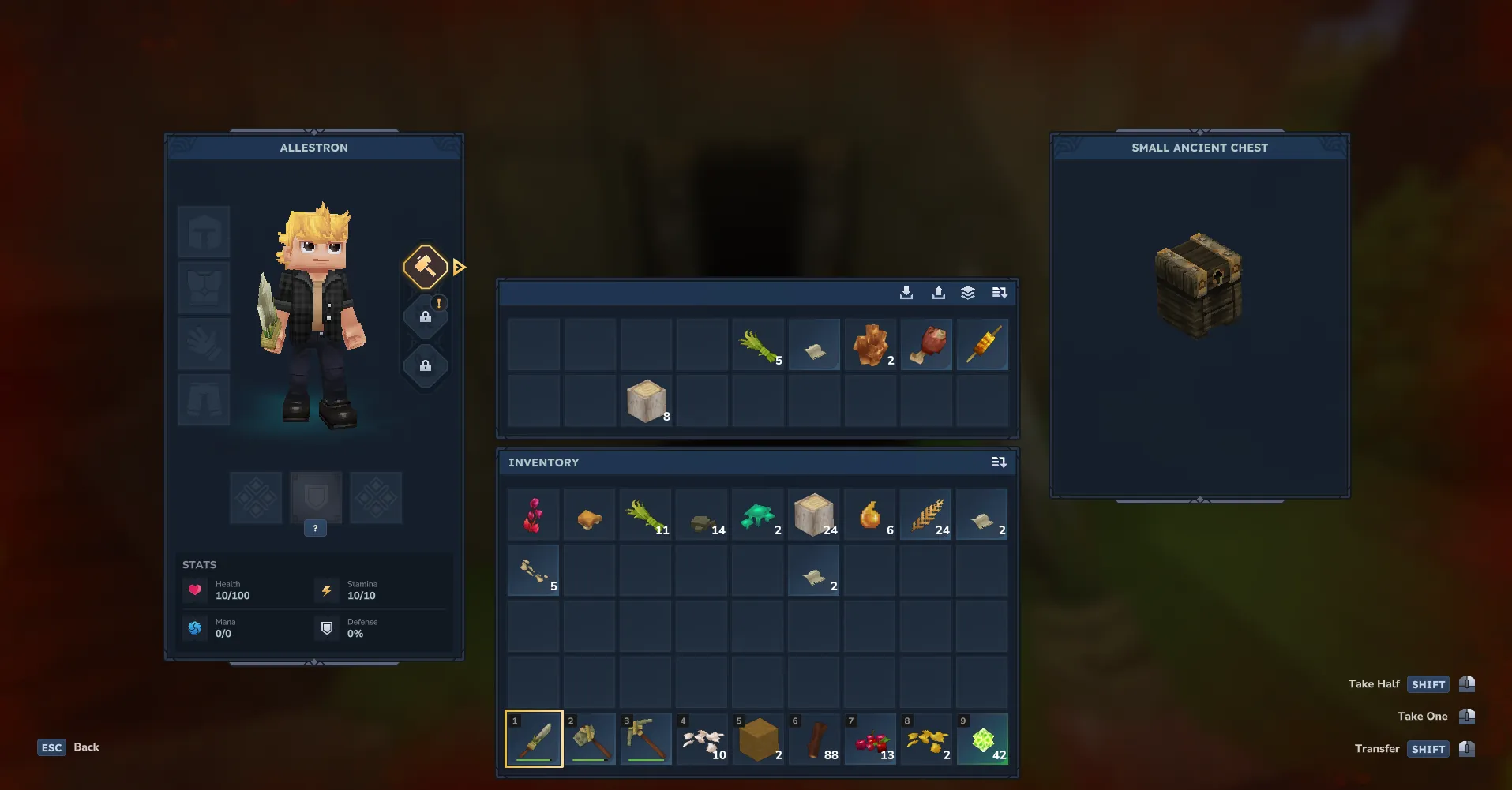Image resolution: width=1512 pixels, height=790 pixels.
Task: Click the Back button next to ESC
Action: tap(87, 747)
